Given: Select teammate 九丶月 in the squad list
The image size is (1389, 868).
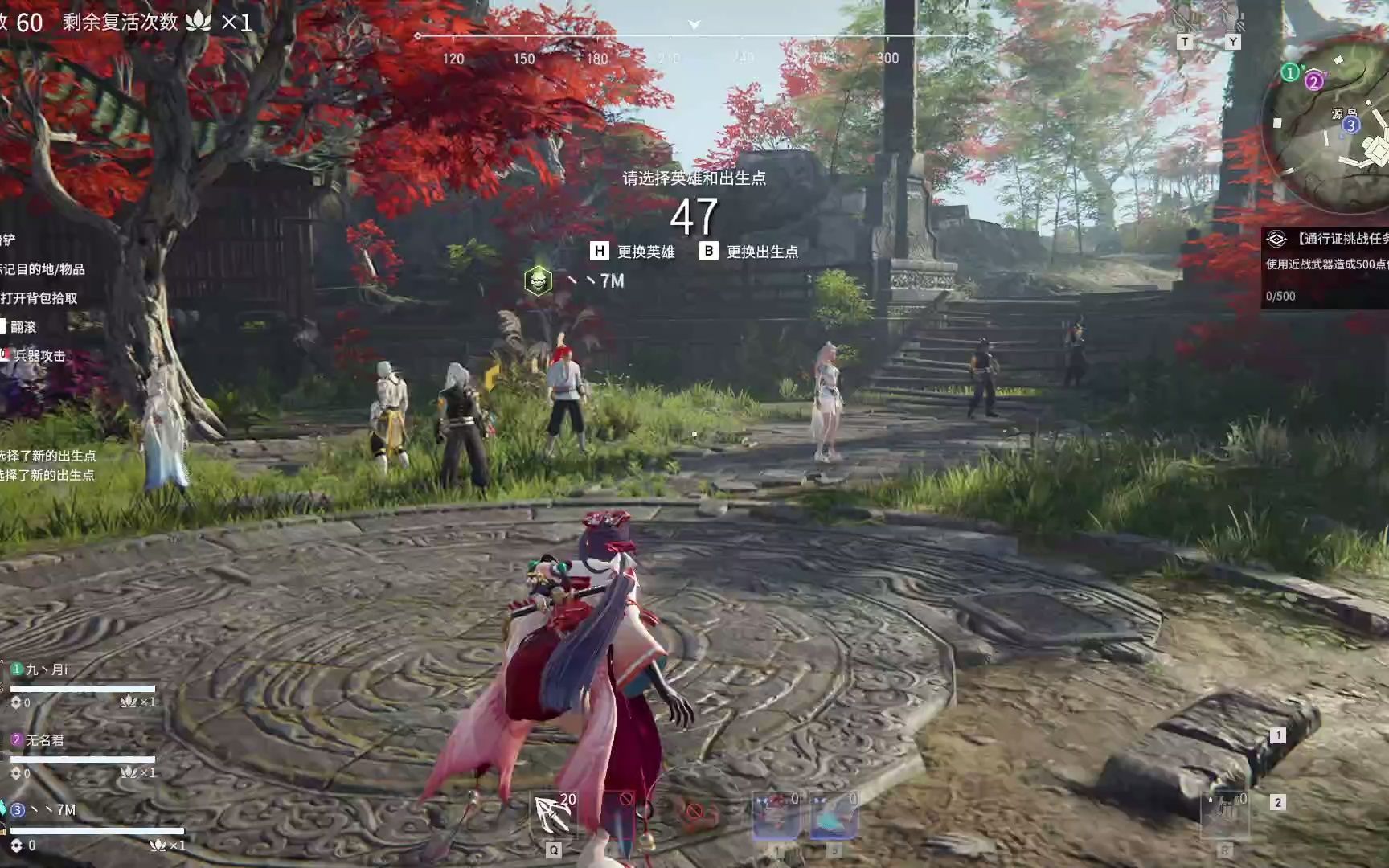Looking at the screenshot, I should 48,669.
